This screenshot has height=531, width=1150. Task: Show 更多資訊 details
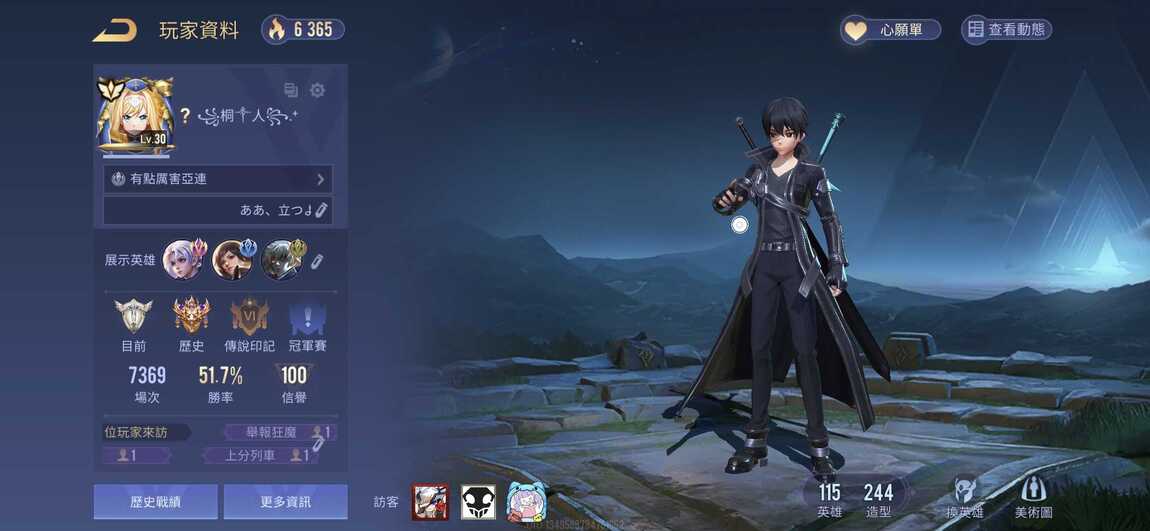pyautogui.click(x=285, y=502)
